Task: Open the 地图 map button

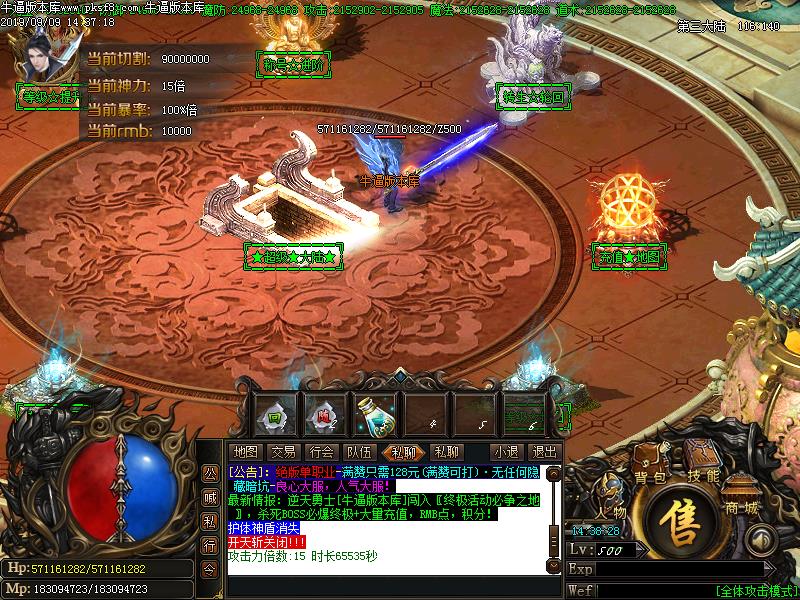Action: coord(244,452)
